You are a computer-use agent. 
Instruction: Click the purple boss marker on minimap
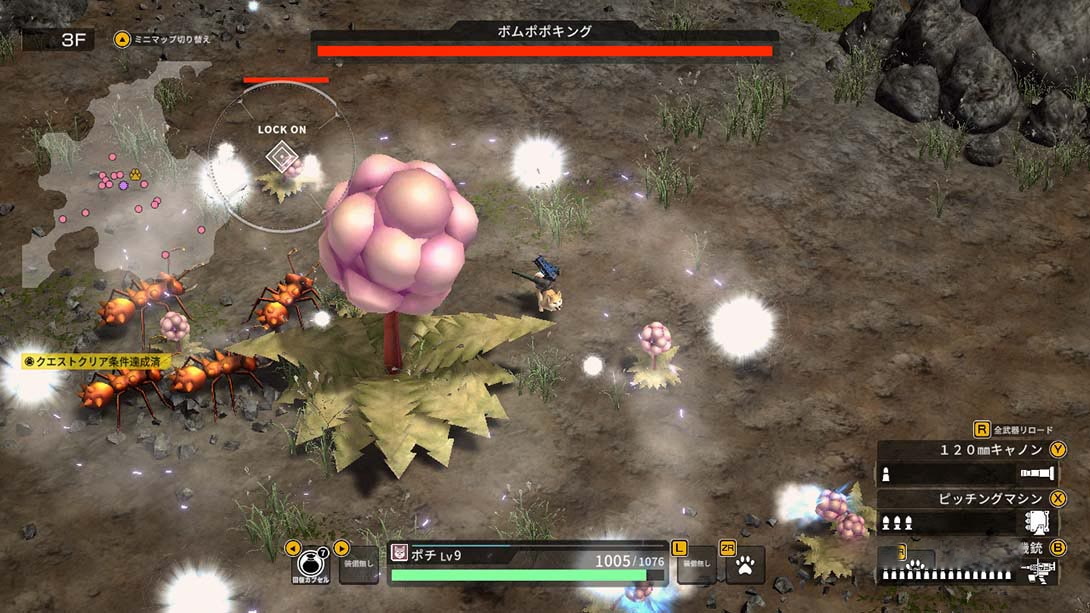[123, 185]
